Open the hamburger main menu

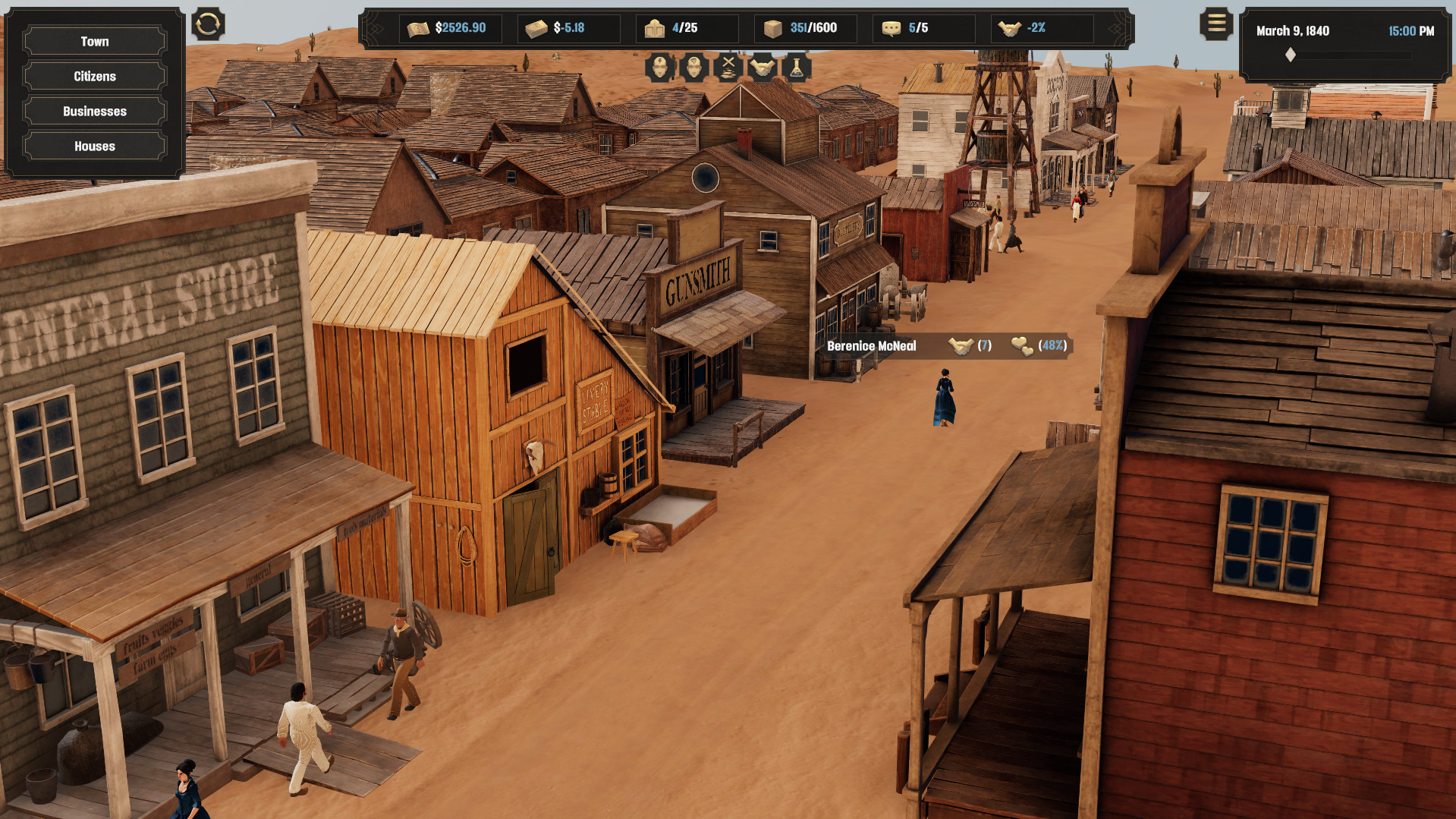point(1216,24)
